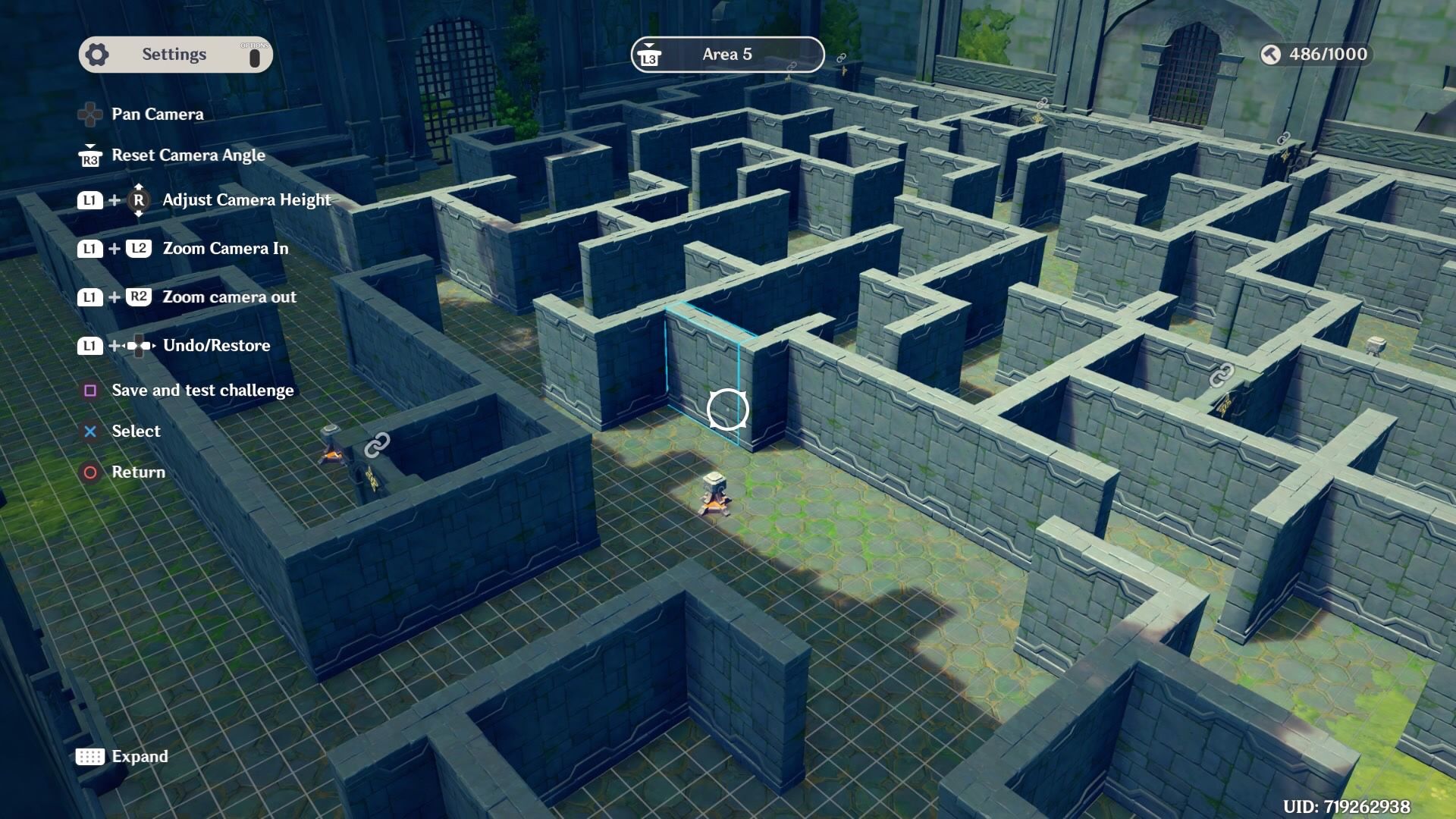This screenshot has width=1456, height=819.
Task: Select the highlighted wall block under the reticle
Action: (726, 409)
